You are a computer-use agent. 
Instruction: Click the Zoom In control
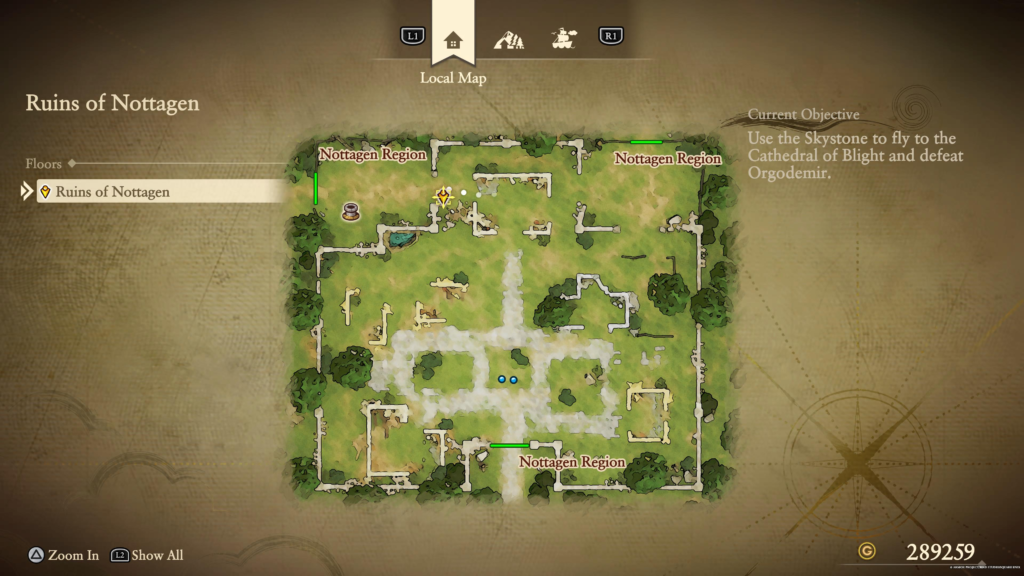[x=63, y=555]
